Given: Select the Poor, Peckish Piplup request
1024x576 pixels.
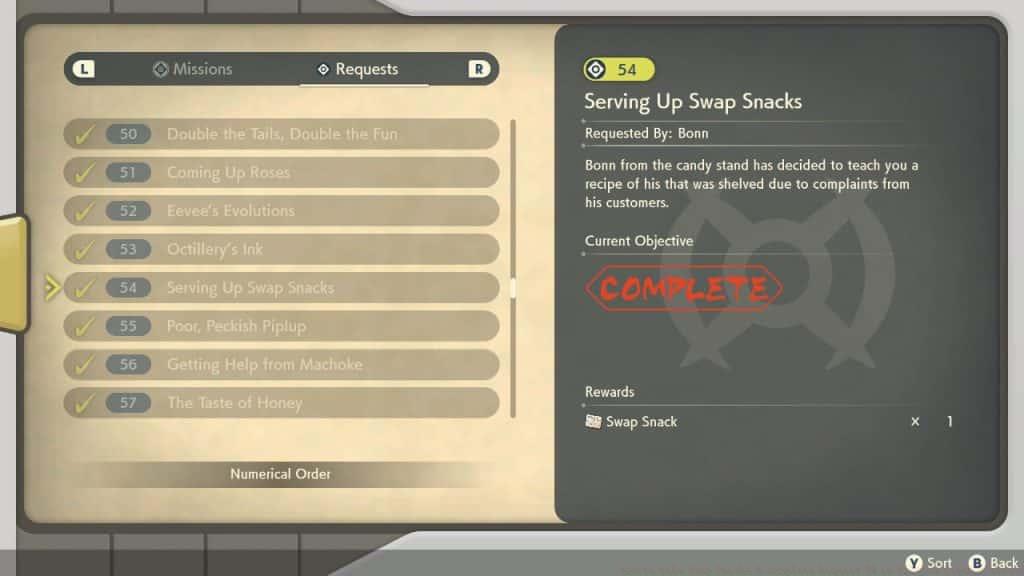Looking at the screenshot, I should click(x=281, y=326).
